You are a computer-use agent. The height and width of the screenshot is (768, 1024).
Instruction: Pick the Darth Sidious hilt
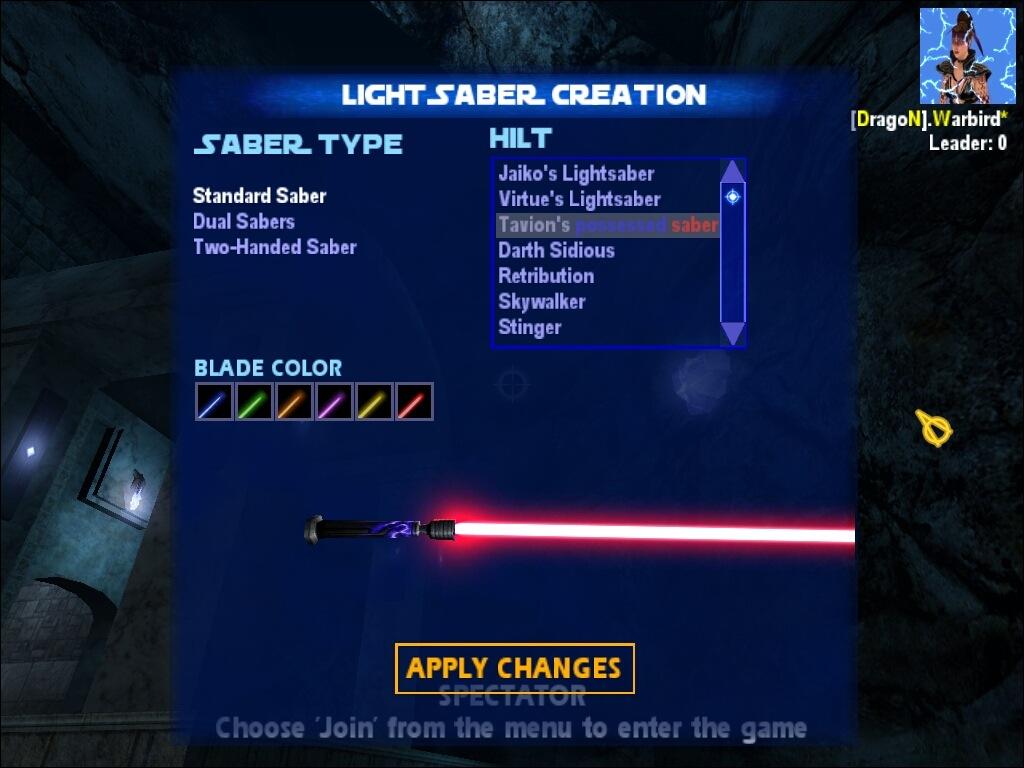click(x=556, y=250)
